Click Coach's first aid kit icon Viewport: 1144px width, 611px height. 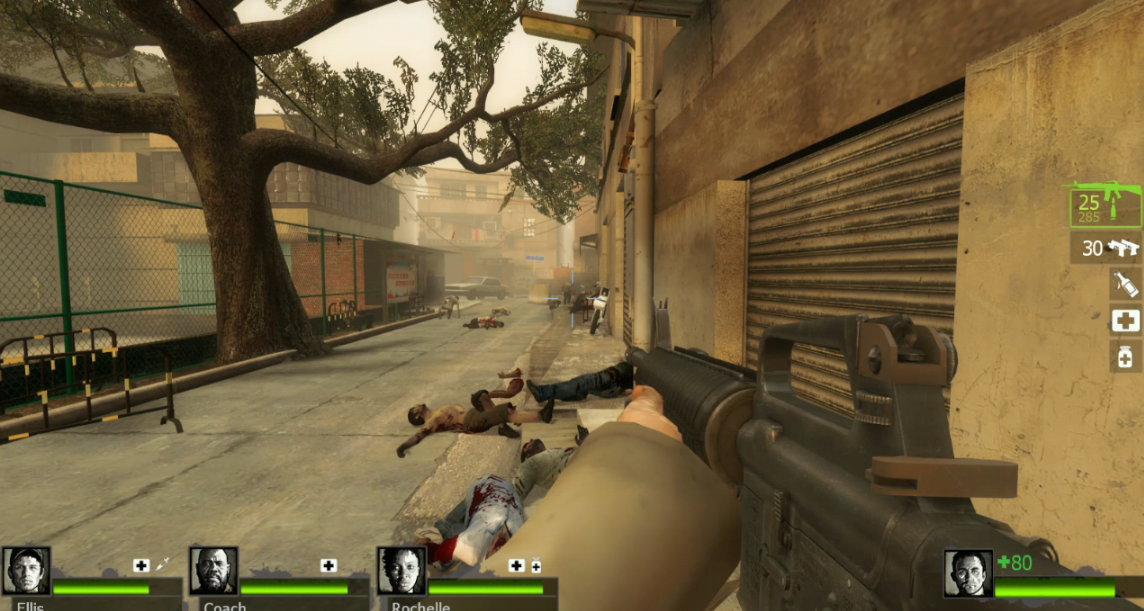pyautogui.click(x=328, y=566)
